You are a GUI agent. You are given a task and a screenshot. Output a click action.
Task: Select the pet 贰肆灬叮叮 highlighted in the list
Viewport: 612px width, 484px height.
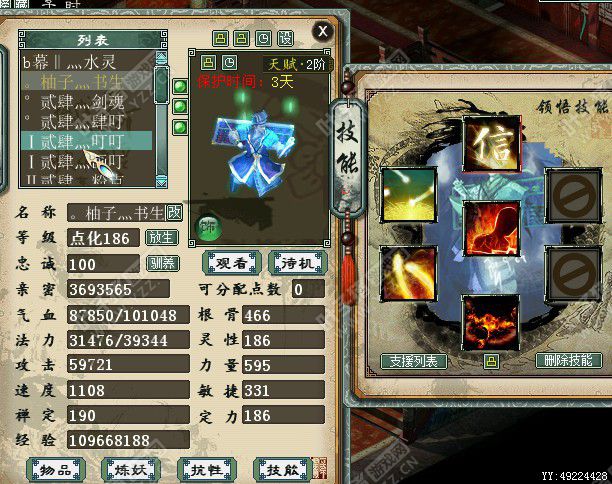click(x=84, y=141)
